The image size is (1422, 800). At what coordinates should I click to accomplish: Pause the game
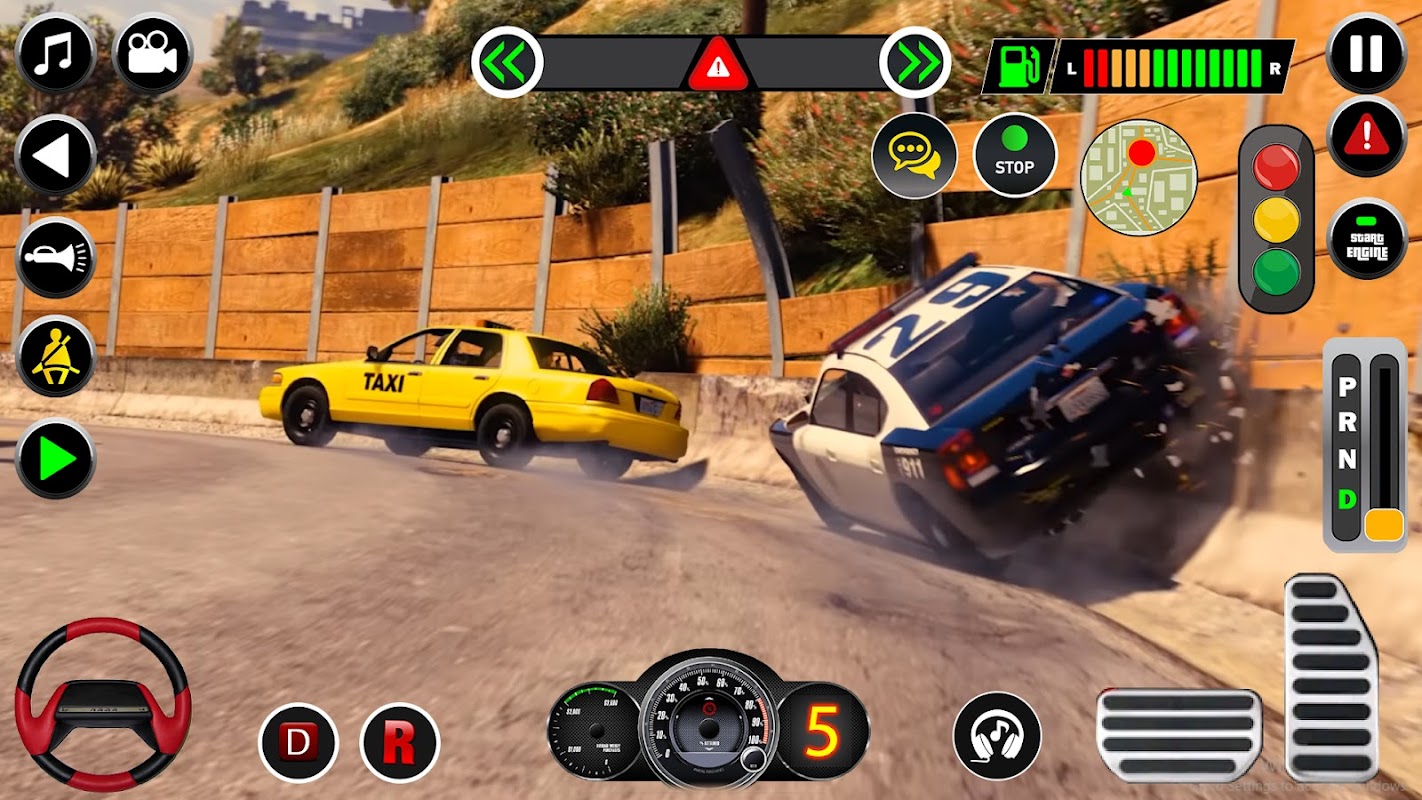pos(1366,52)
